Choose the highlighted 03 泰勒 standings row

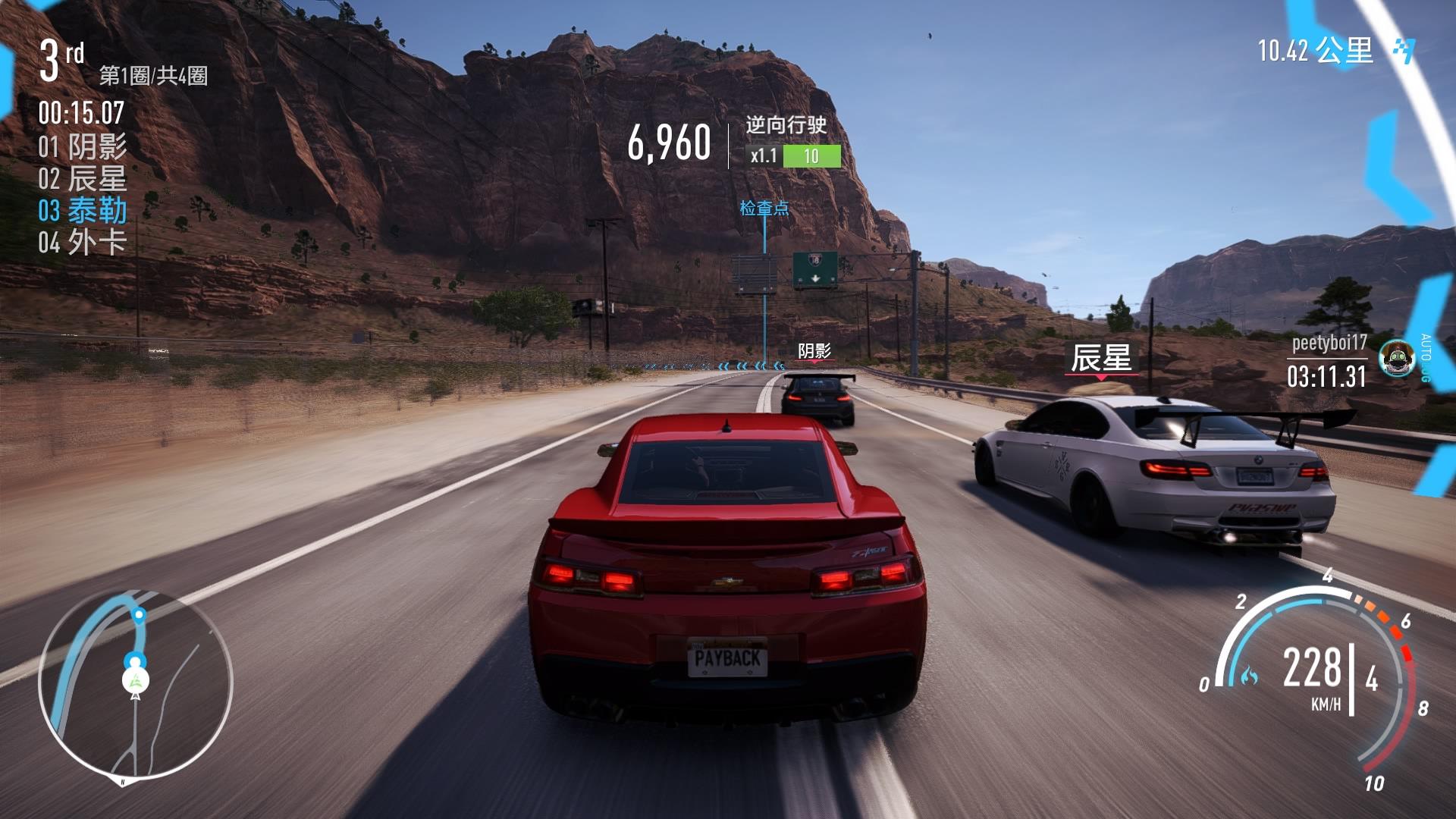pos(83,211)
